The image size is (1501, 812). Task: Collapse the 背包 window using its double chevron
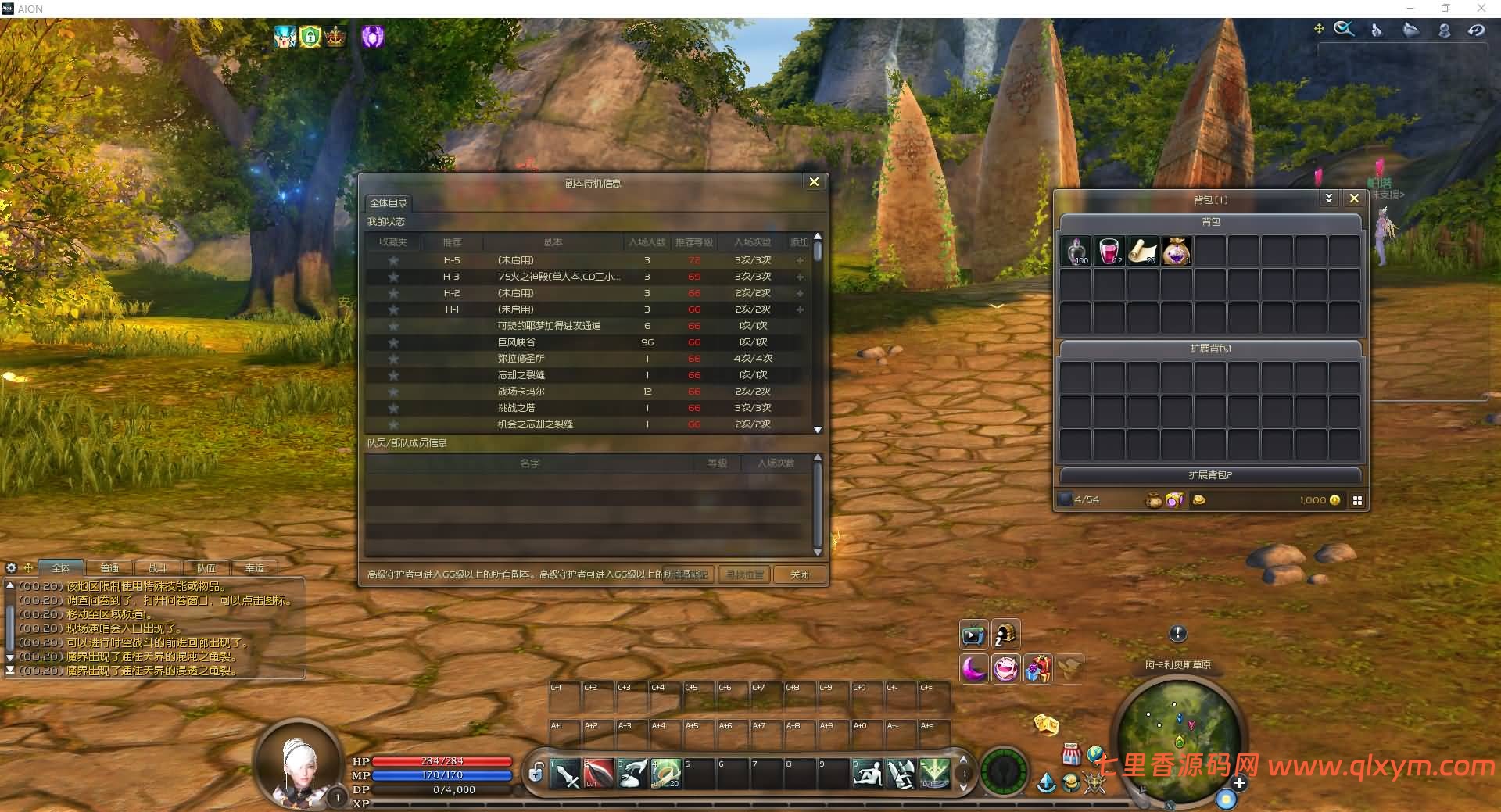click(1328, 199)
